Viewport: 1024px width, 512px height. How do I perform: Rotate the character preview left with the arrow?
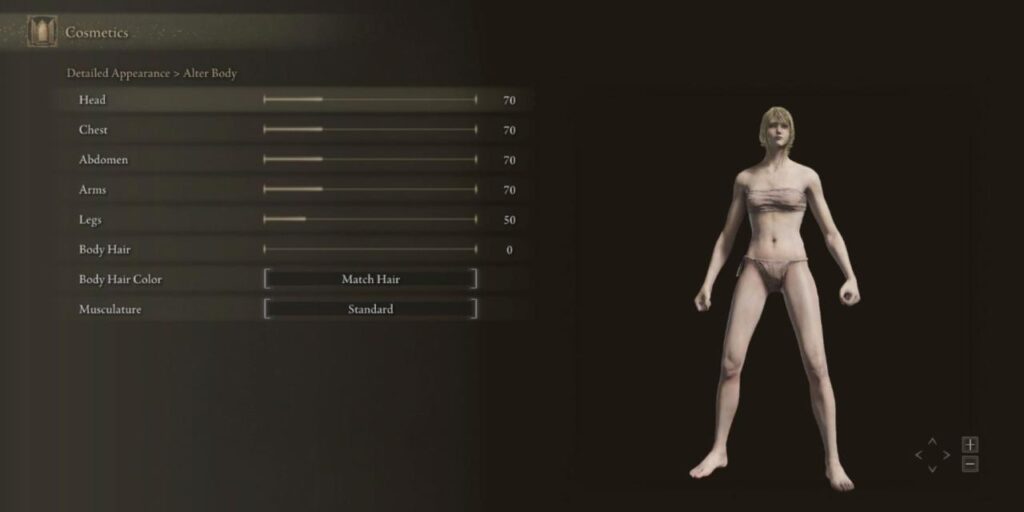[919, 455]
